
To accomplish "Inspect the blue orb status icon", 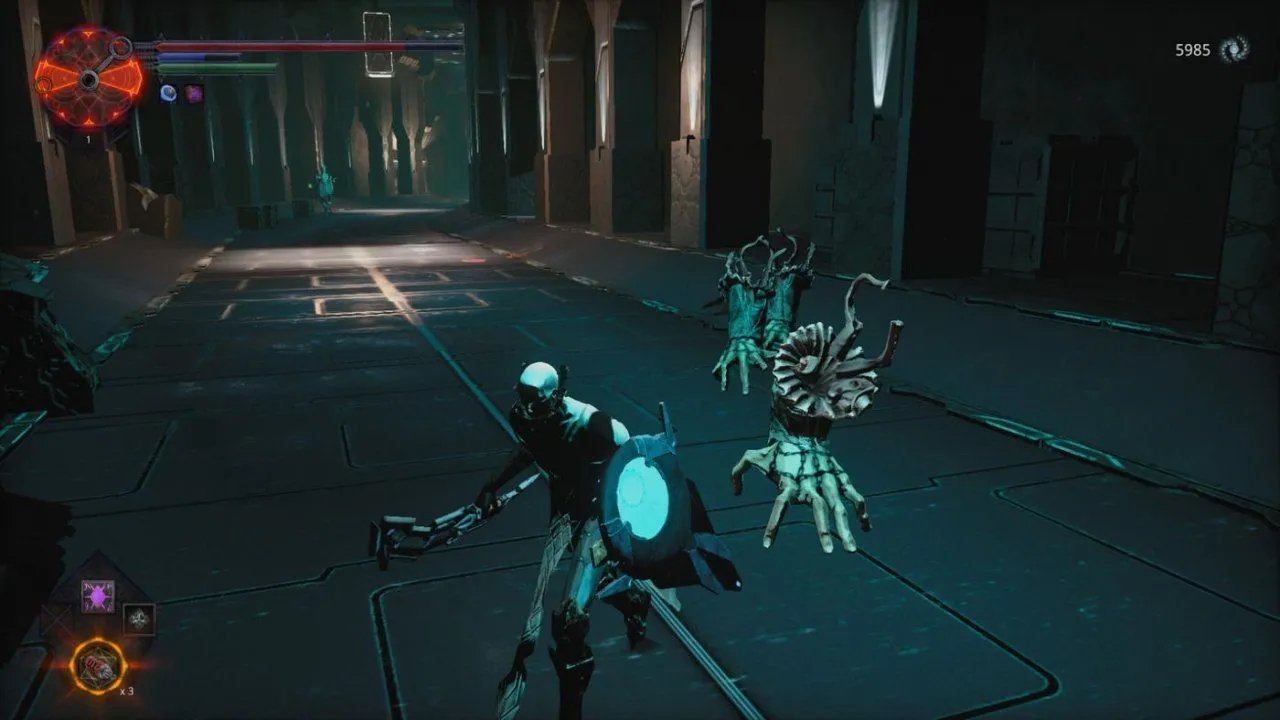I will pyautogui.click(x=168, y=93).
